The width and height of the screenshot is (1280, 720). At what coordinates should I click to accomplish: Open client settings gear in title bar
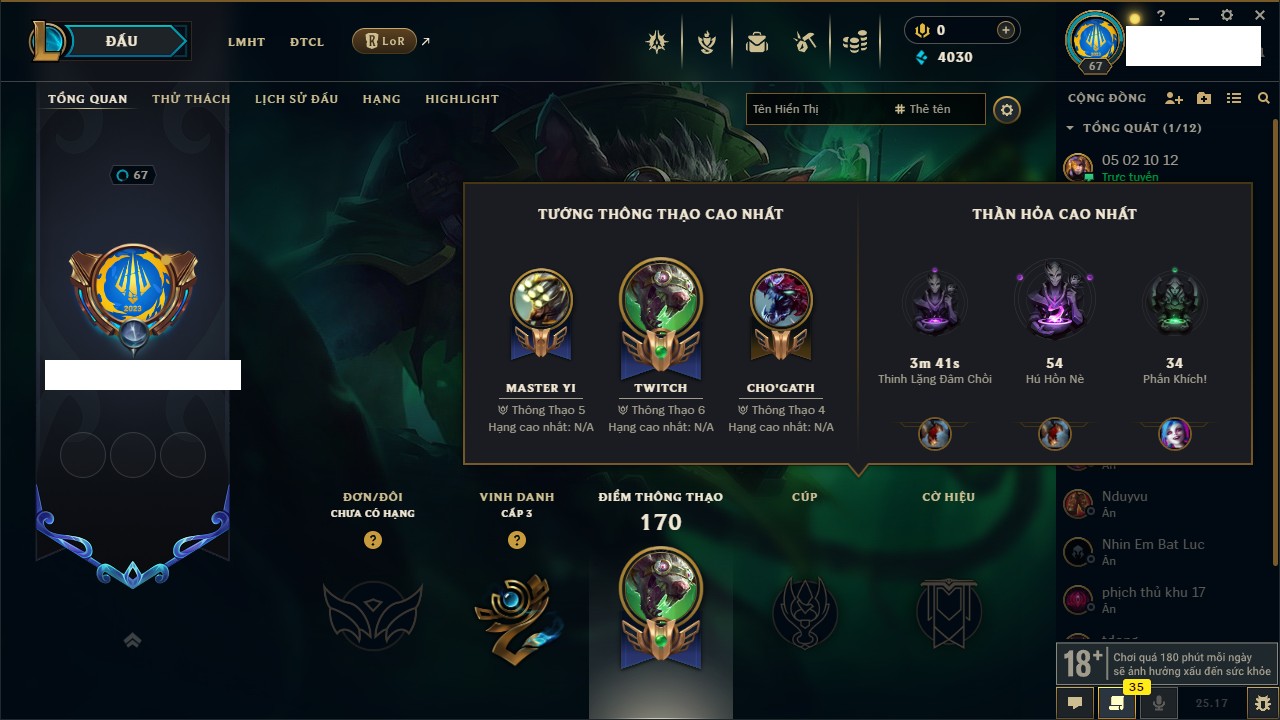pyautogui.click(x=1227, y=16)
